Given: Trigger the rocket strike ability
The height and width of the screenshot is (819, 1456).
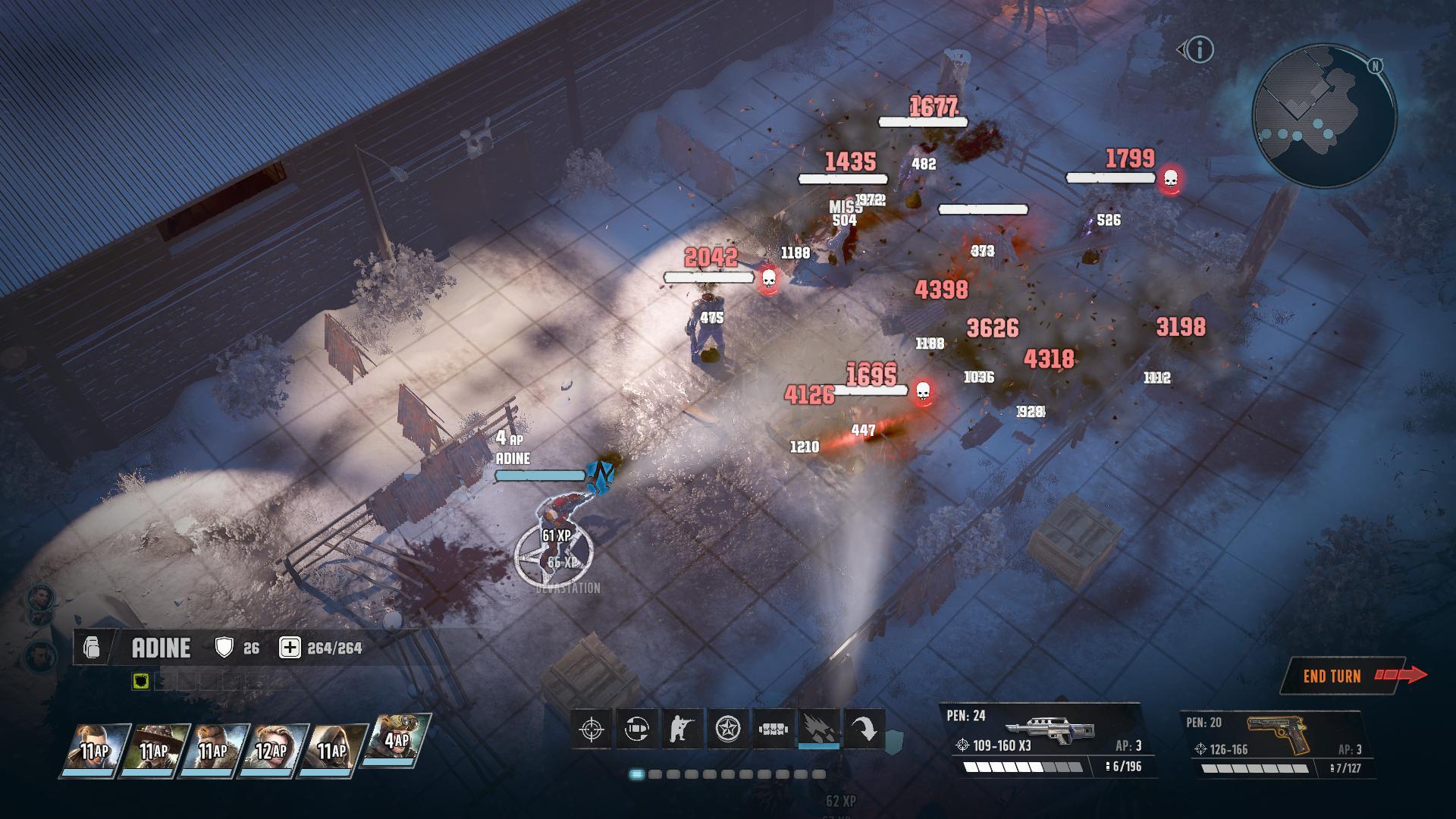Looking at the screenshot, I should (x=820, y=730).
